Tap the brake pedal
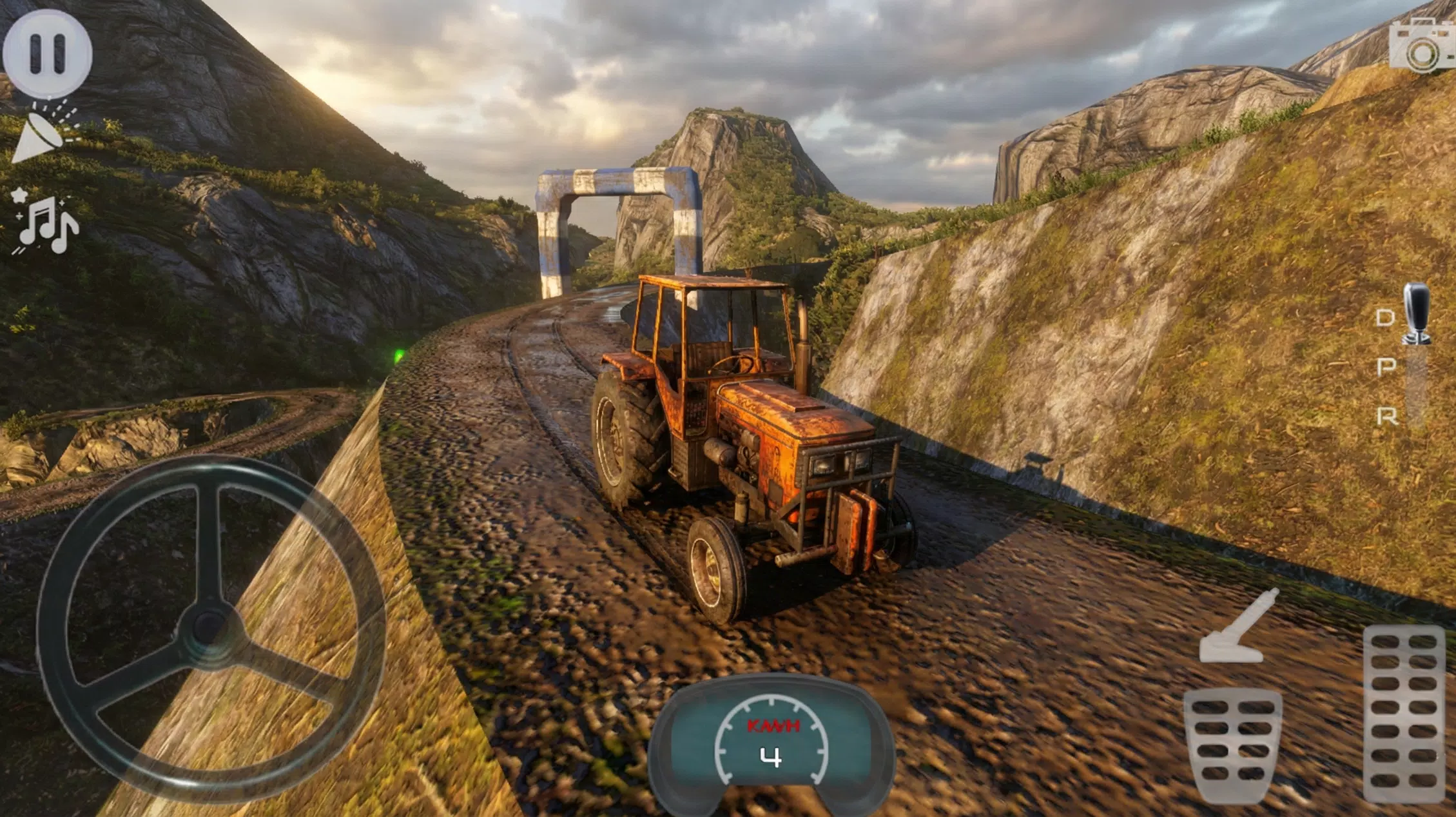This screenshot has height=817, width=1456. [1232, 745]
